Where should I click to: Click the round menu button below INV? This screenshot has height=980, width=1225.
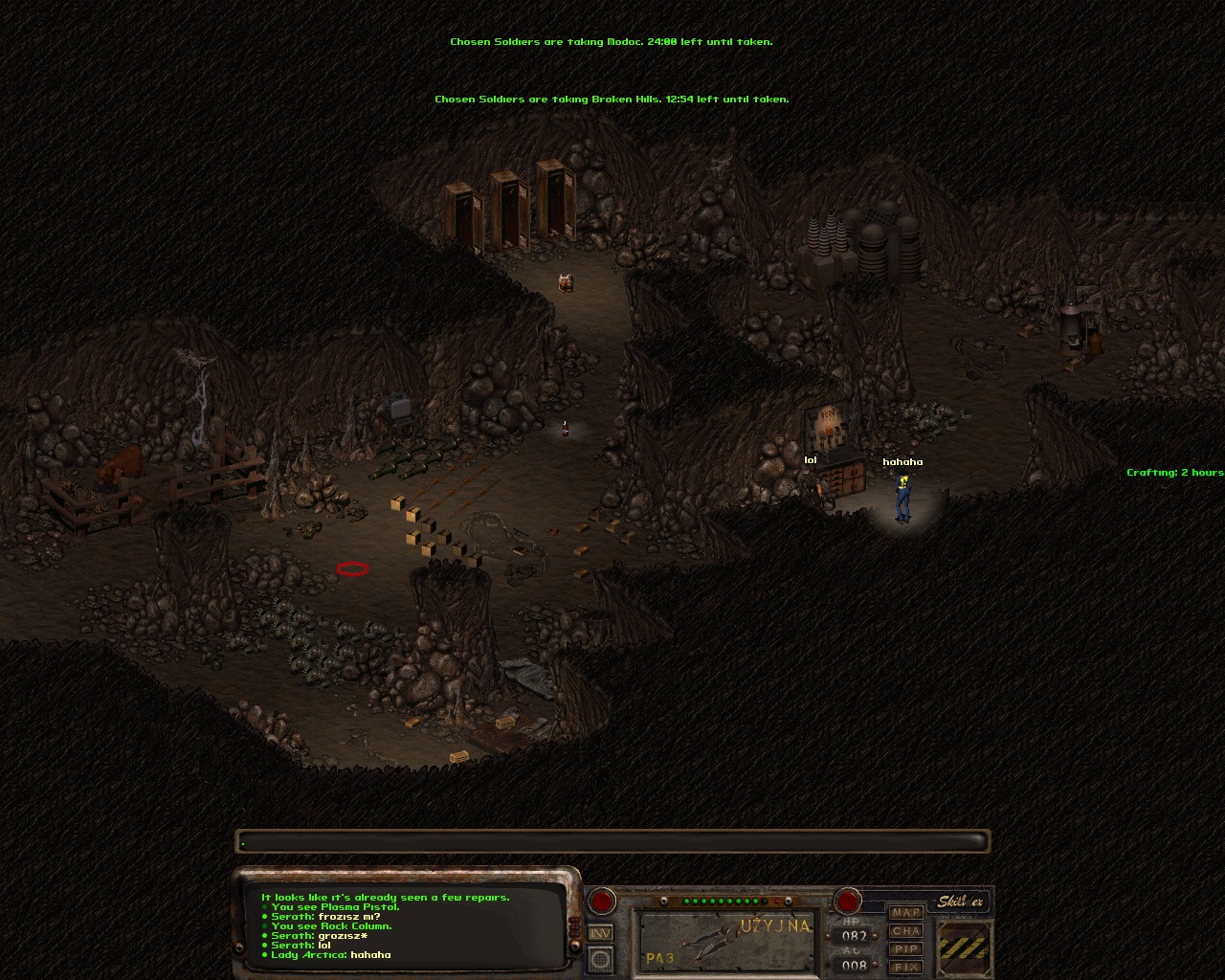[600, 958]
